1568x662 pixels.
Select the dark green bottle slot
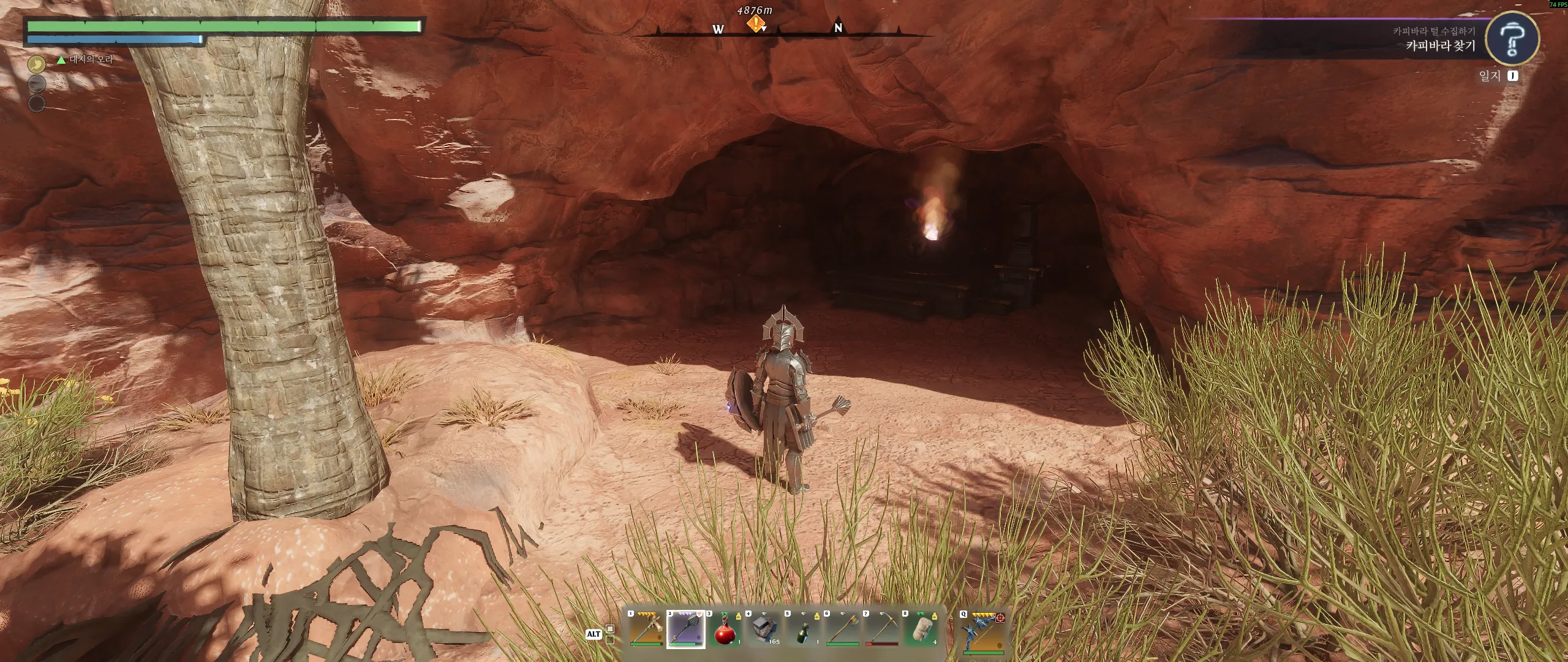[803, 630]
